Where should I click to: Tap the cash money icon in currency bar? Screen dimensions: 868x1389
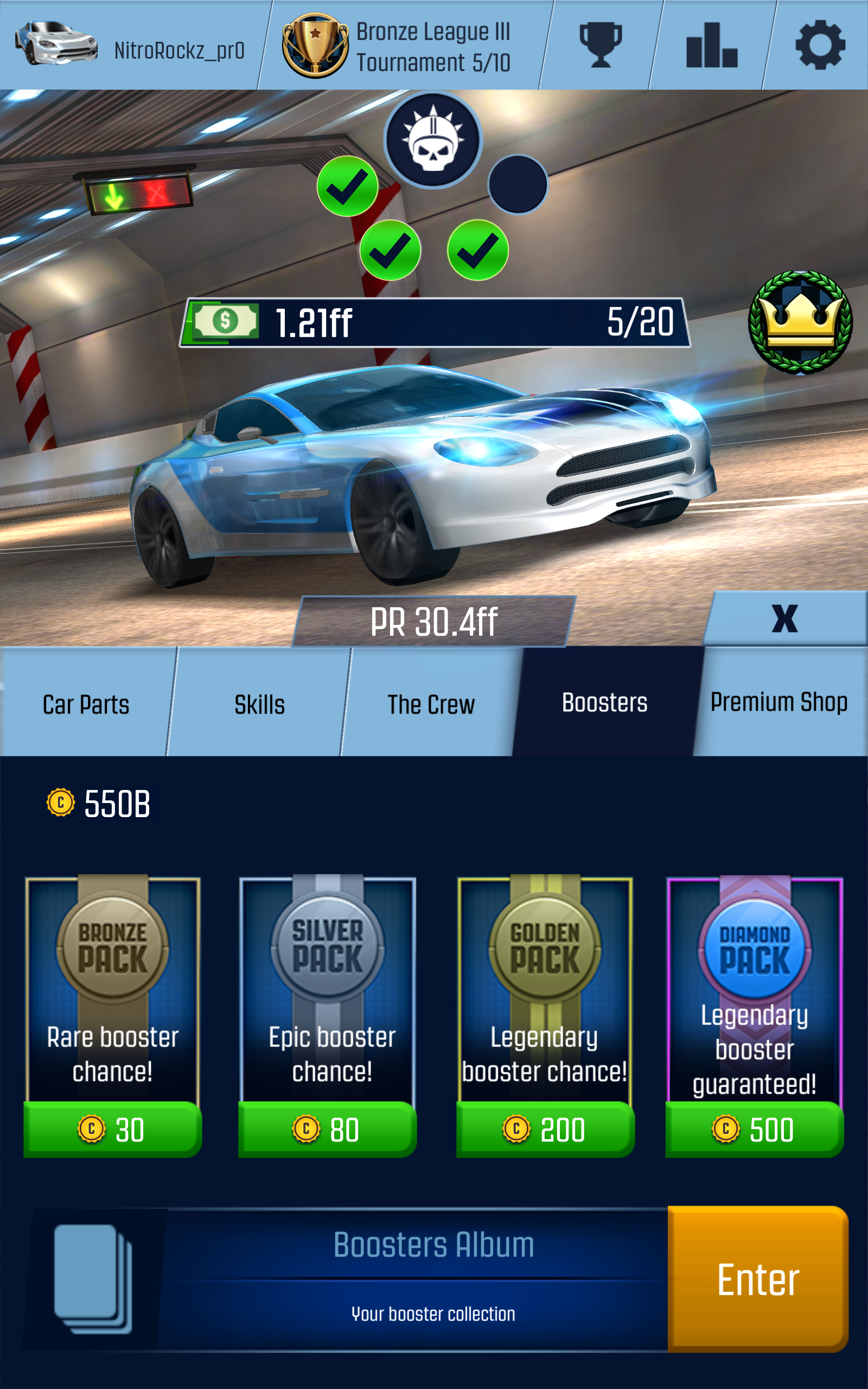(225, 322)
